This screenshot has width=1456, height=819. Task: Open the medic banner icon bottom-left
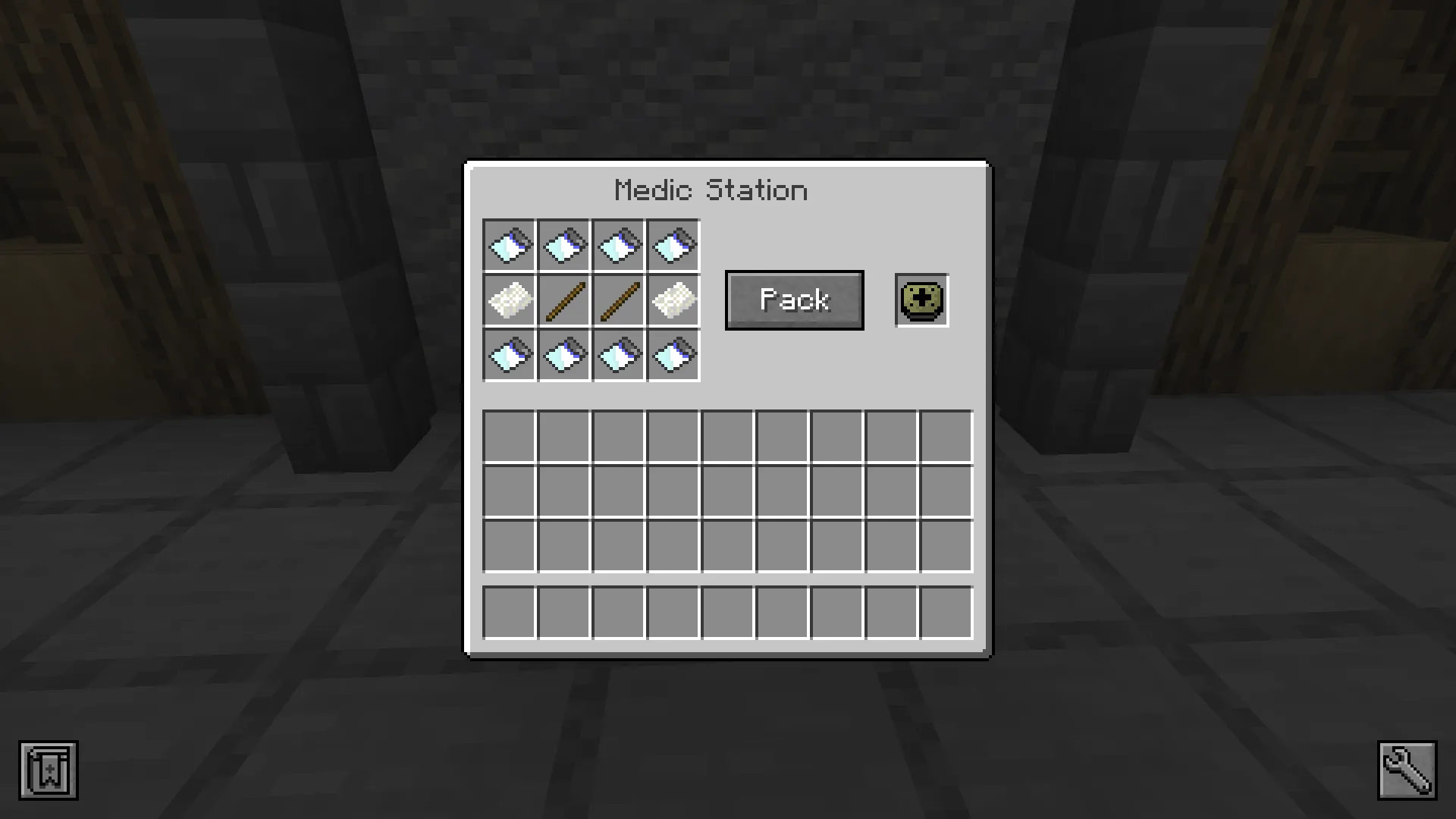pyautogui.click(x=47, y=770)
